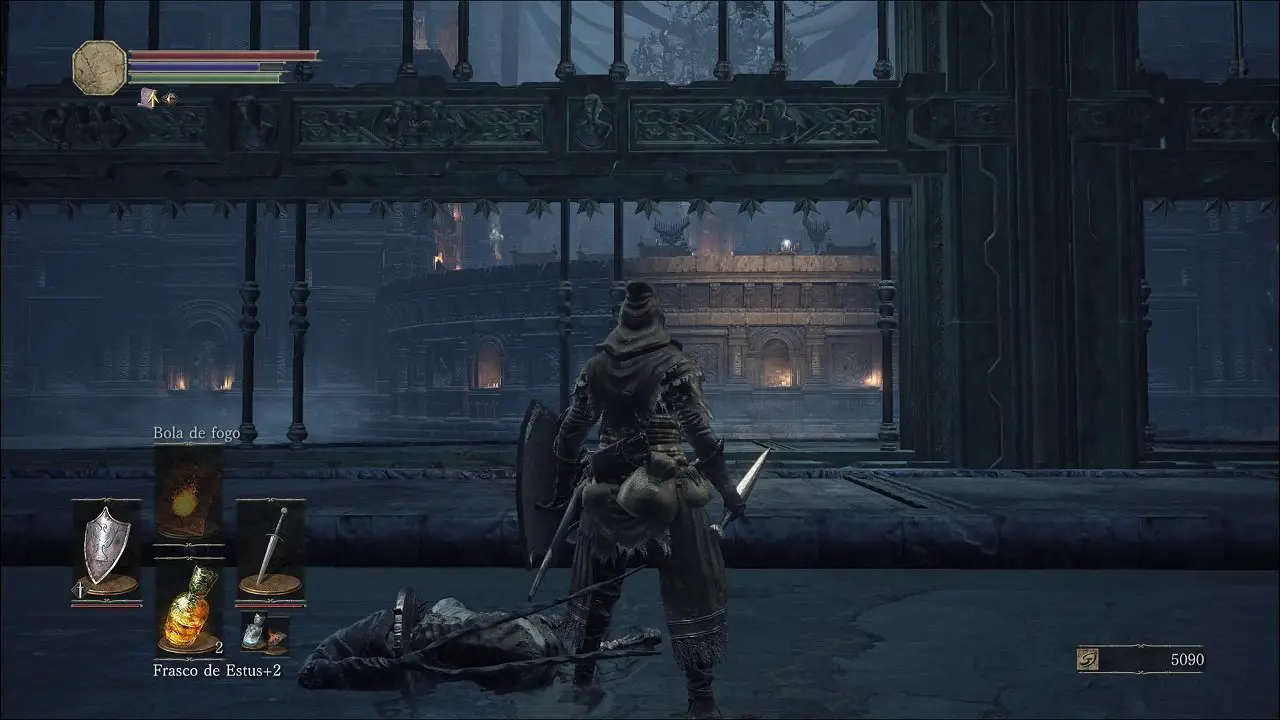Use the Frasco de Estus+2 flask slot
The image size is (1280, 720).
coord(188,608)
